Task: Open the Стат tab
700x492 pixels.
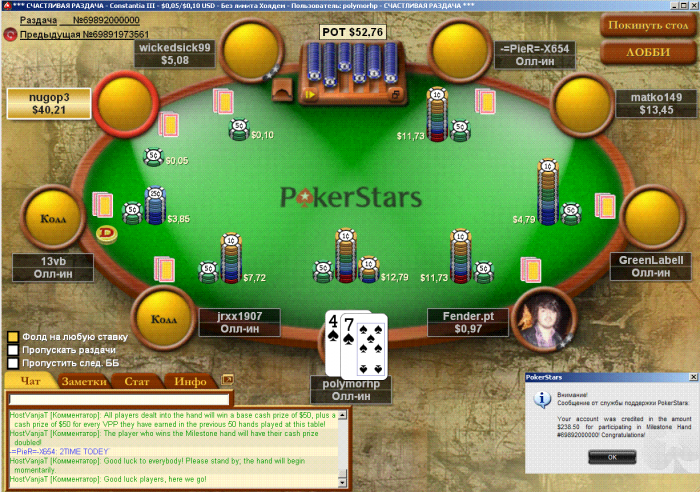Action: (x=137, y=381)
